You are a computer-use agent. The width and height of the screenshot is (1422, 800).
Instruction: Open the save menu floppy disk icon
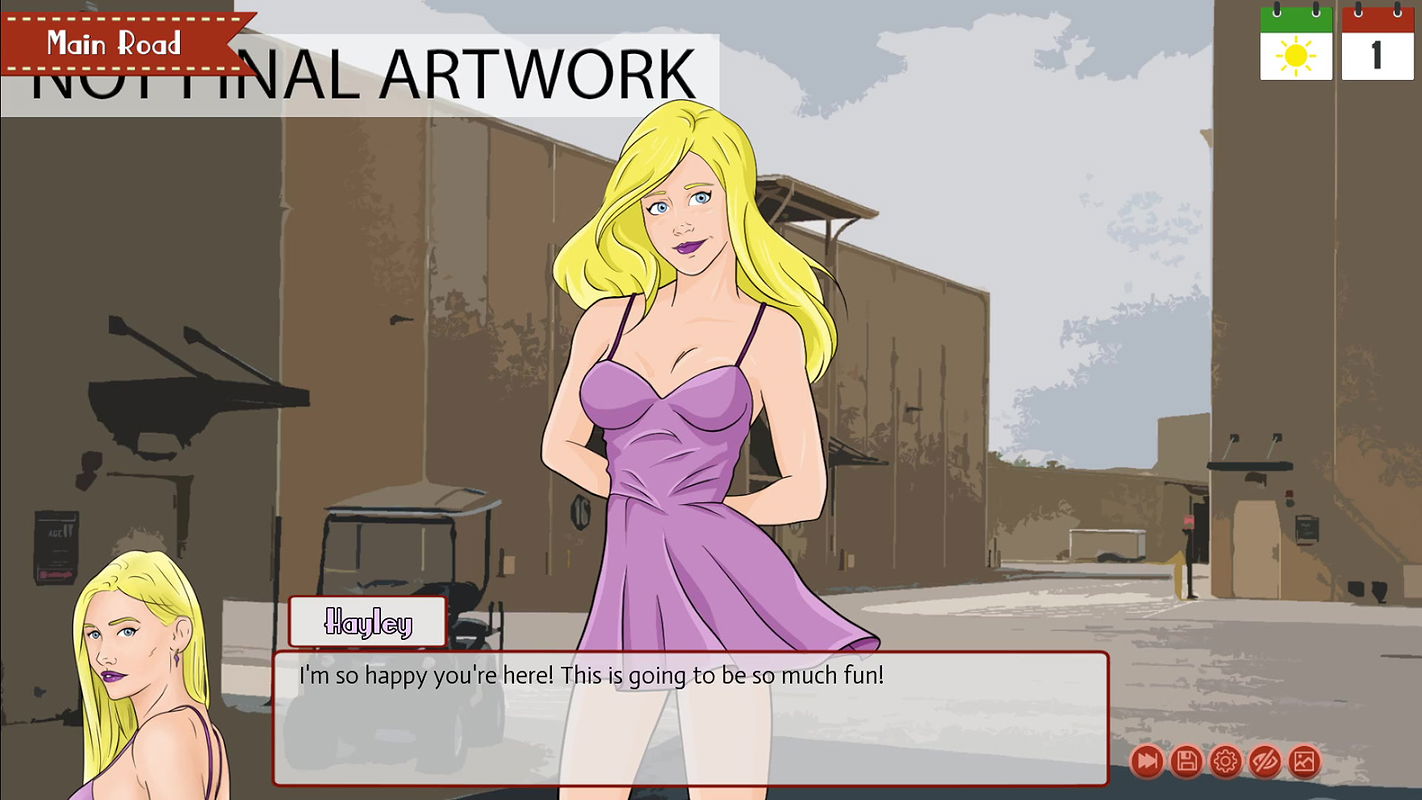1186,762
